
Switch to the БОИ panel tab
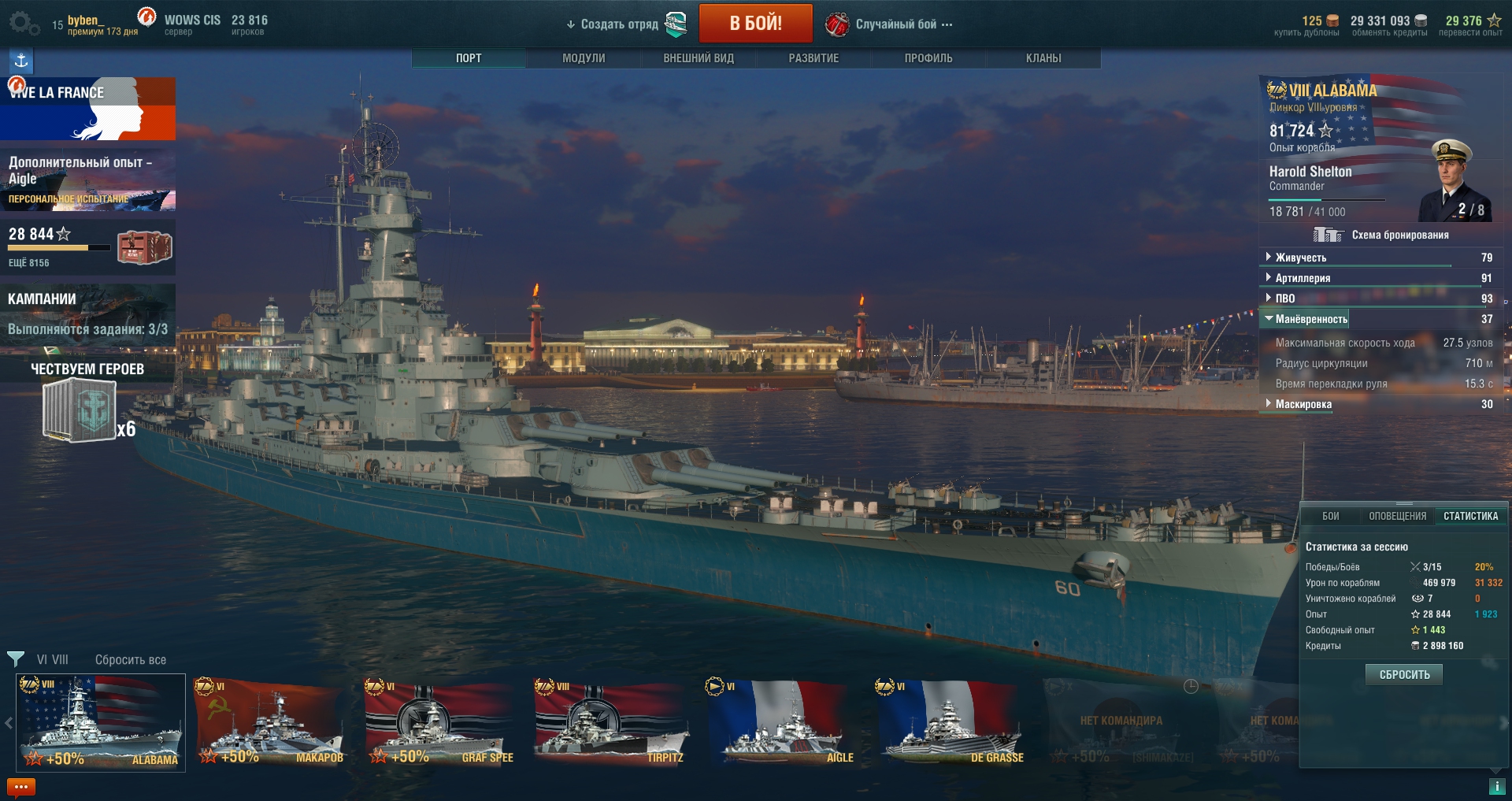(x=1331, y=517)
